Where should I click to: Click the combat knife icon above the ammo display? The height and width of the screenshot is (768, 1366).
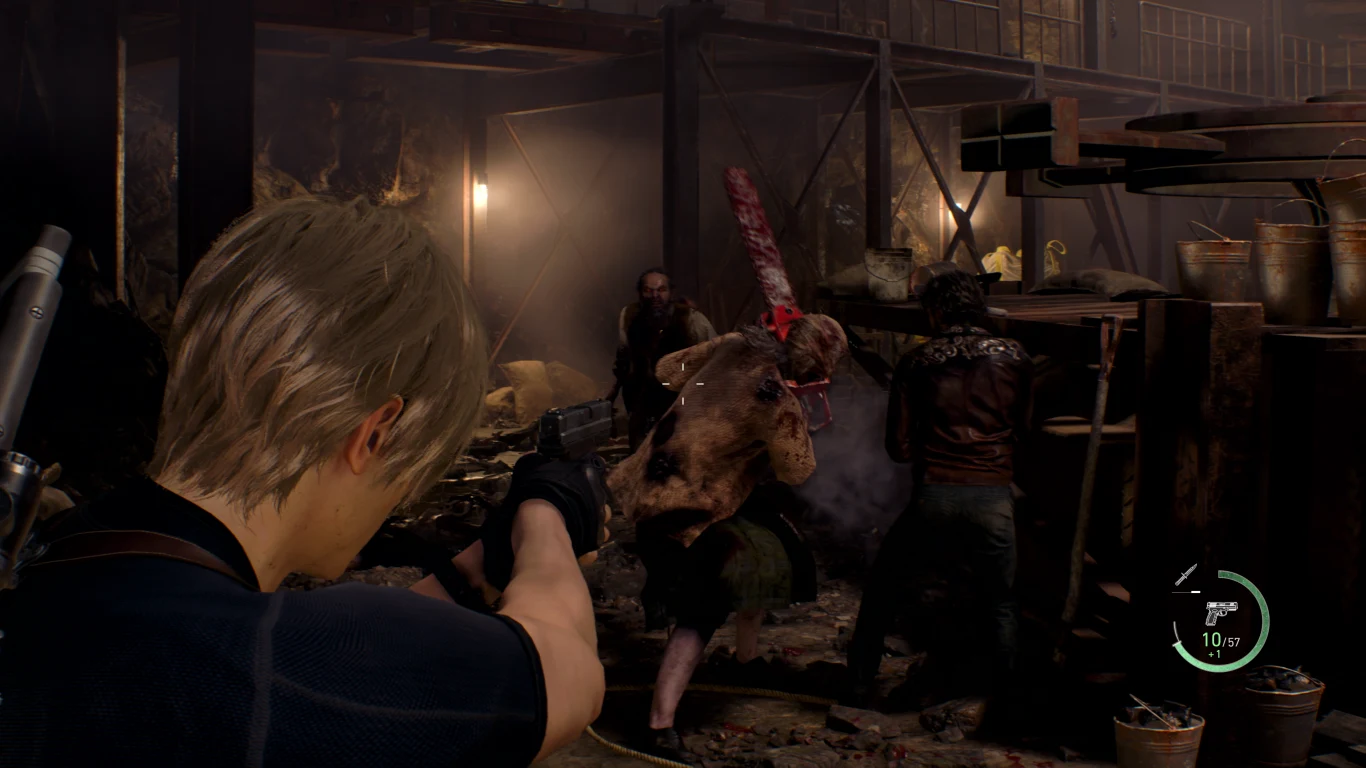pos(1186,575)
